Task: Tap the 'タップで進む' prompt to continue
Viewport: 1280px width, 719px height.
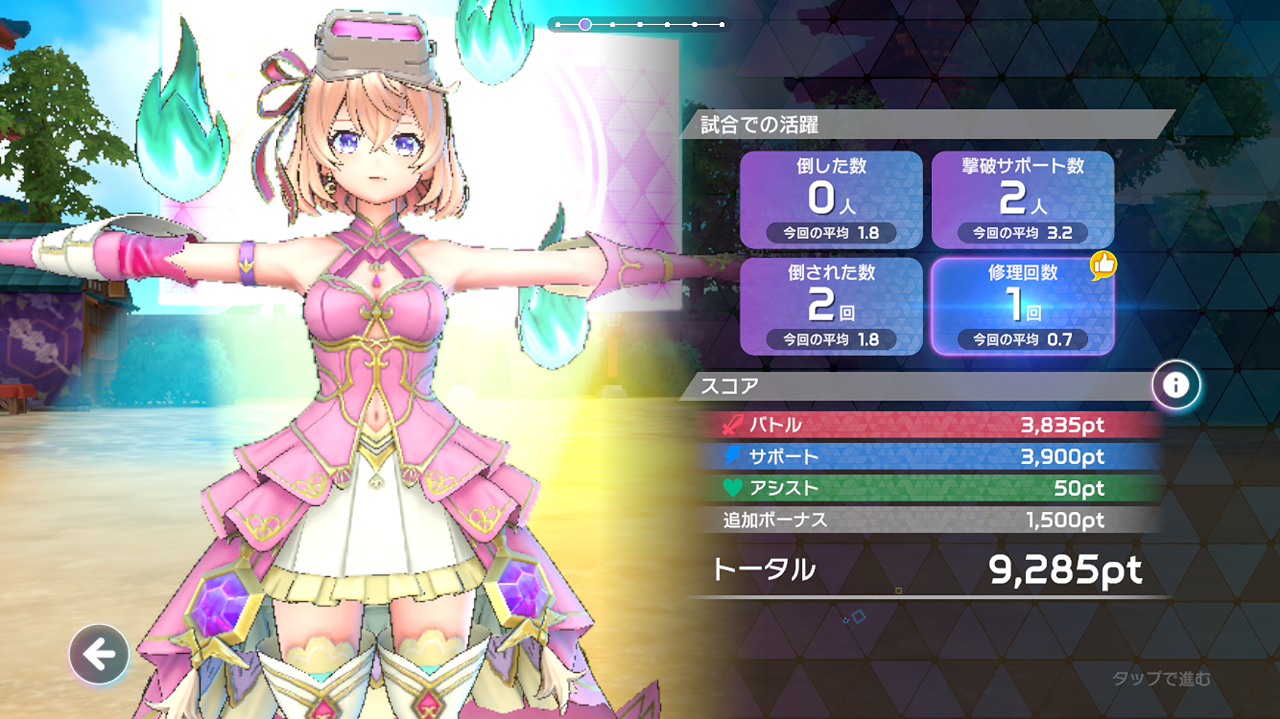Action: pos(1161,679)
